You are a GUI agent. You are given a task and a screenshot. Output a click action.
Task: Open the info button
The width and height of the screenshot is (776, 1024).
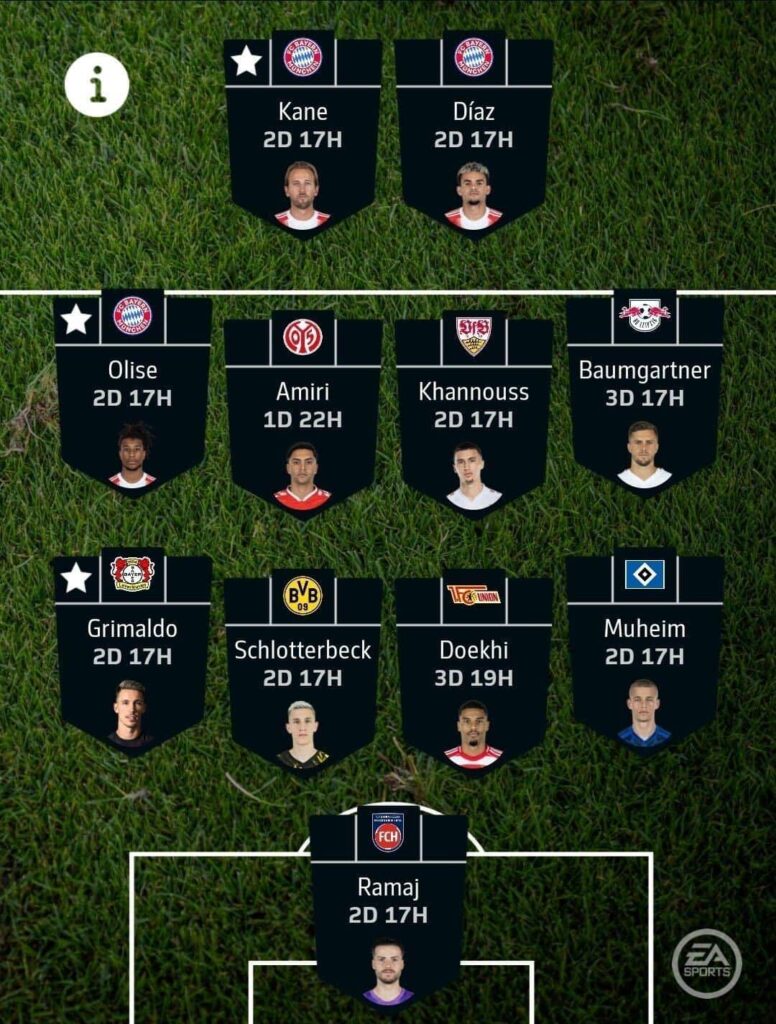[97, 85]
